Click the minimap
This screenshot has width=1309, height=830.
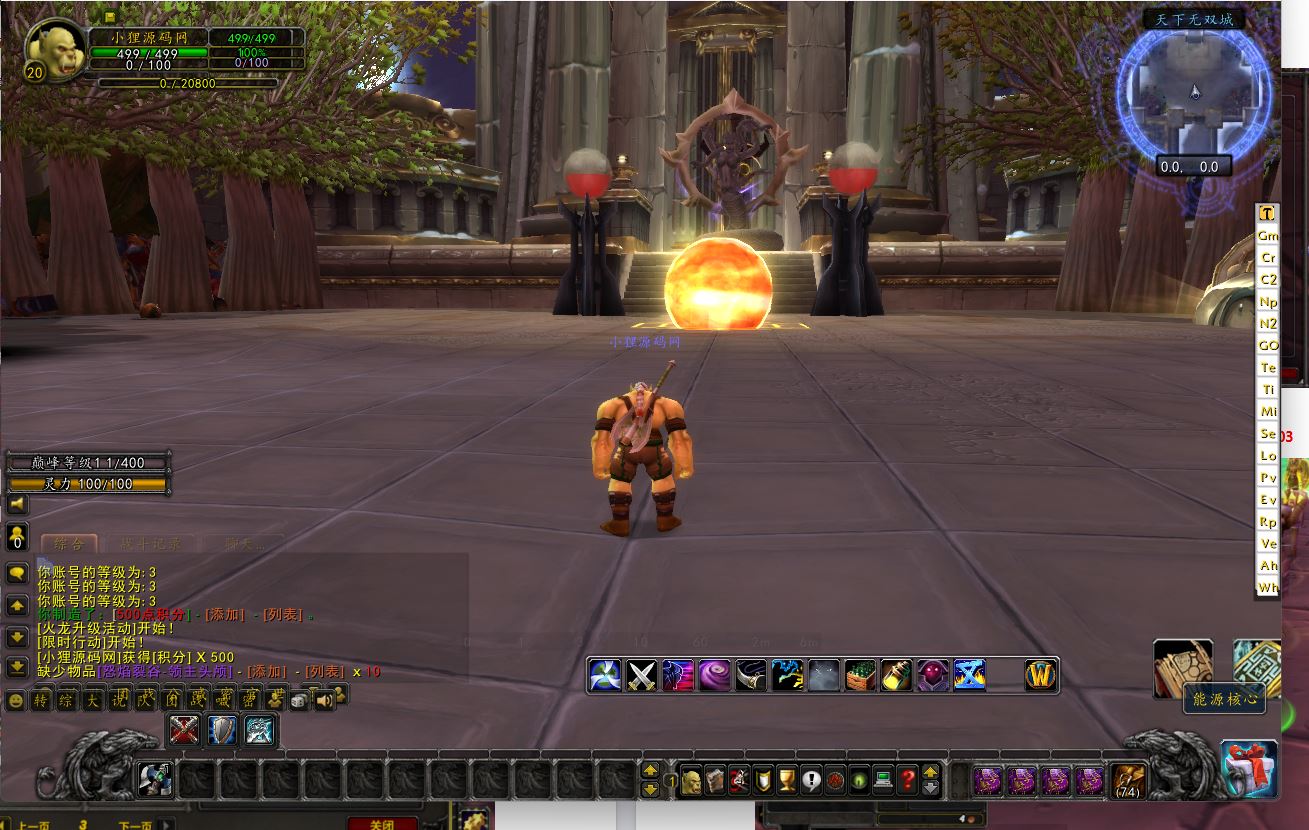[x=1194, y=94]
